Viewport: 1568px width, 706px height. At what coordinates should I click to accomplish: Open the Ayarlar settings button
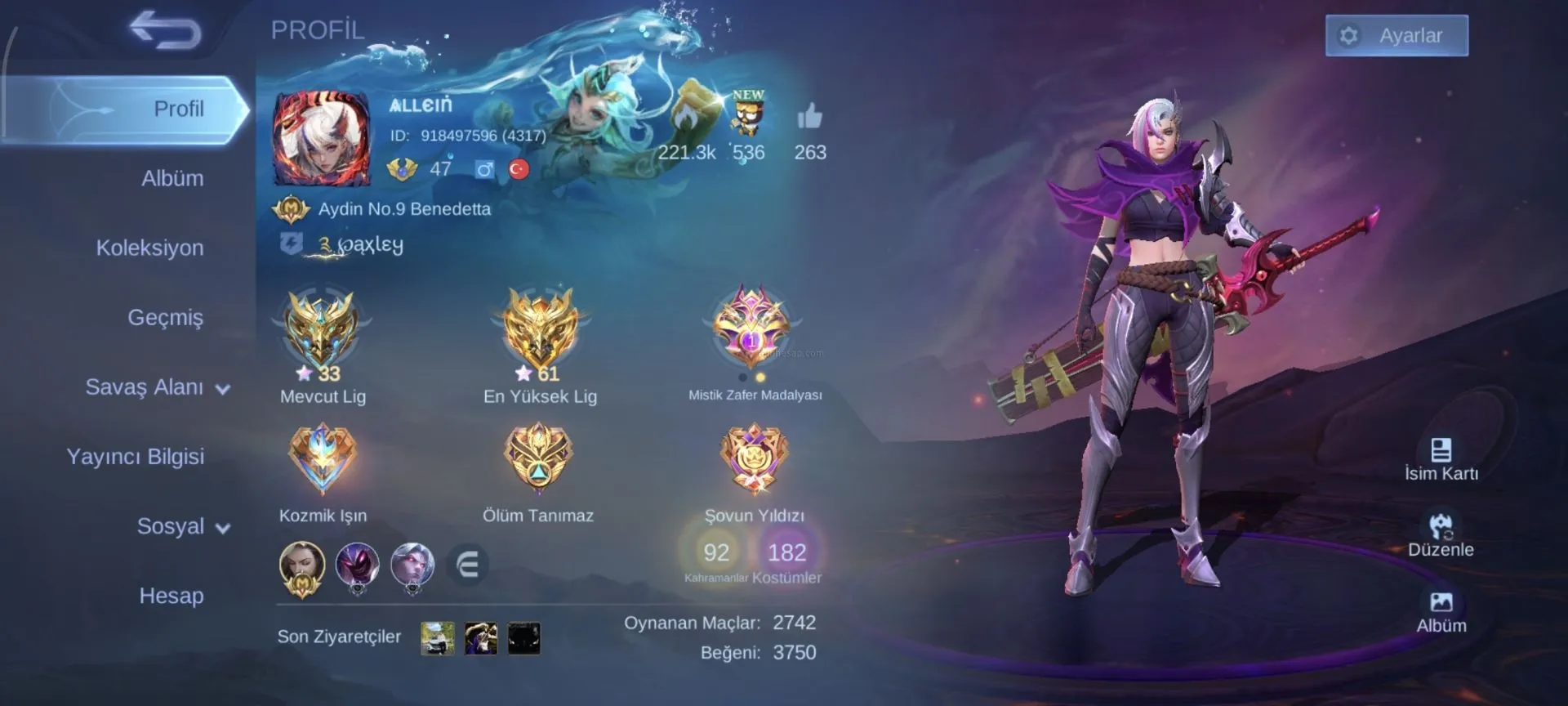pos(1396,36)
